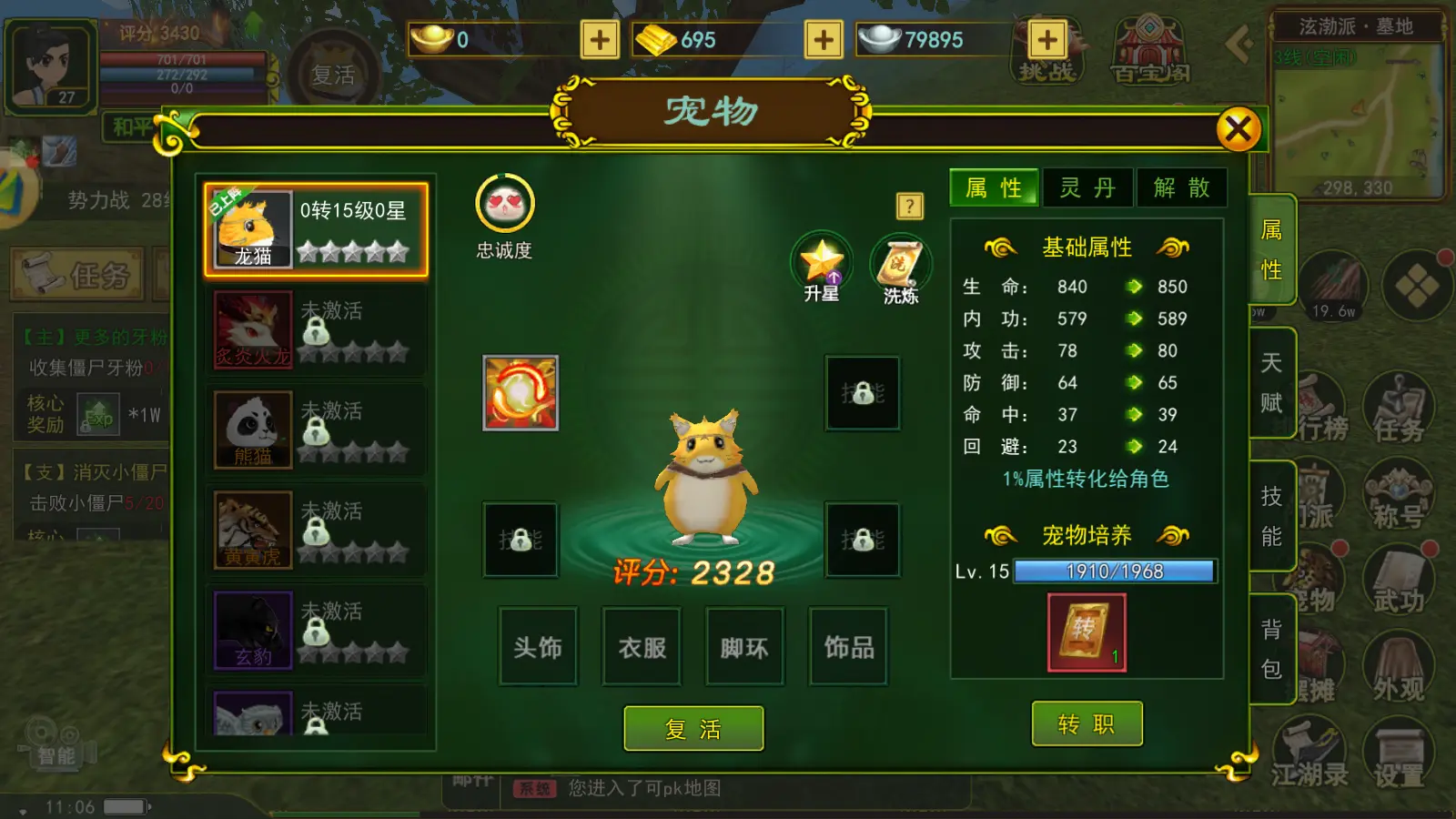Open the 天赋 side tab
This screenshot has width=1456, height=819.
[x=1271, y=382]
